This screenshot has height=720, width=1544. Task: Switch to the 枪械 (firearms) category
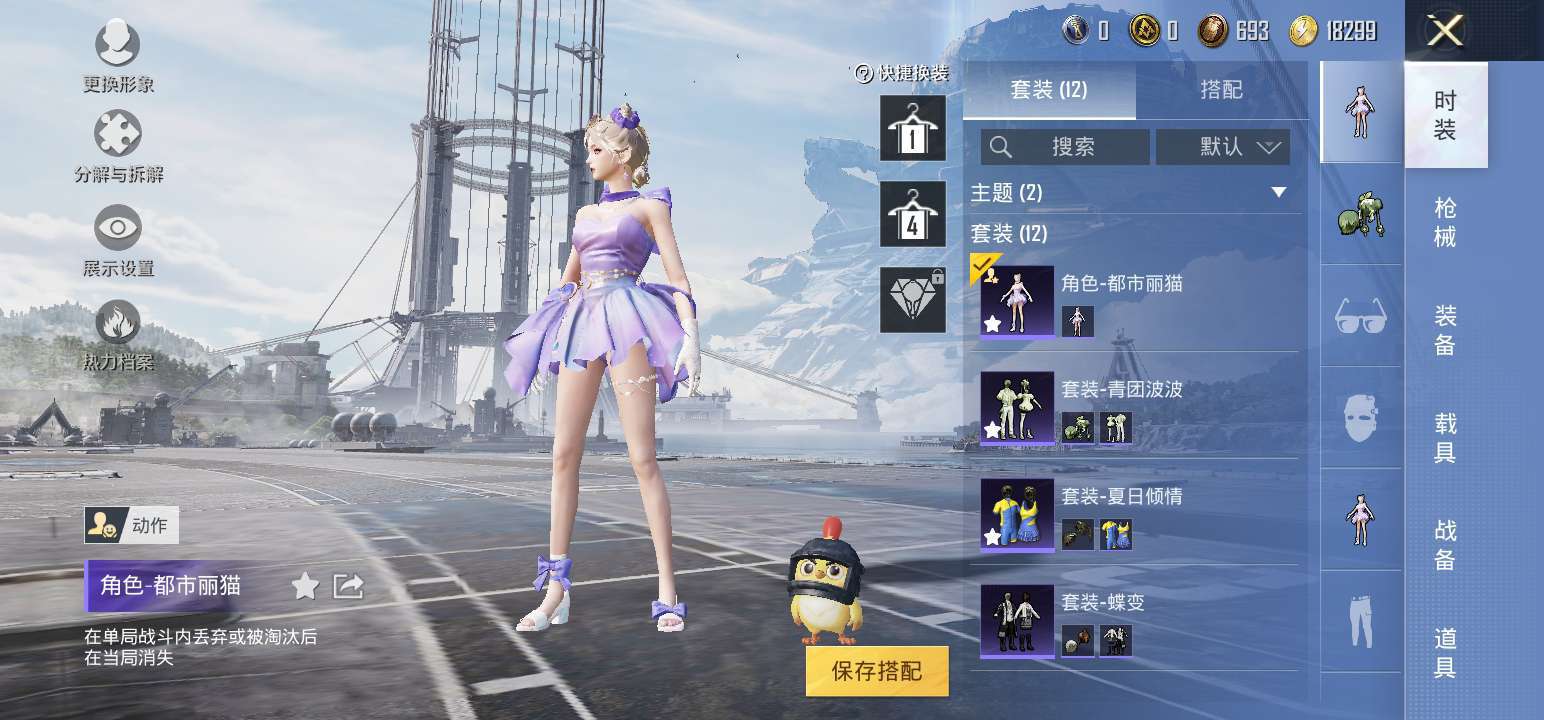(1445, 222)
